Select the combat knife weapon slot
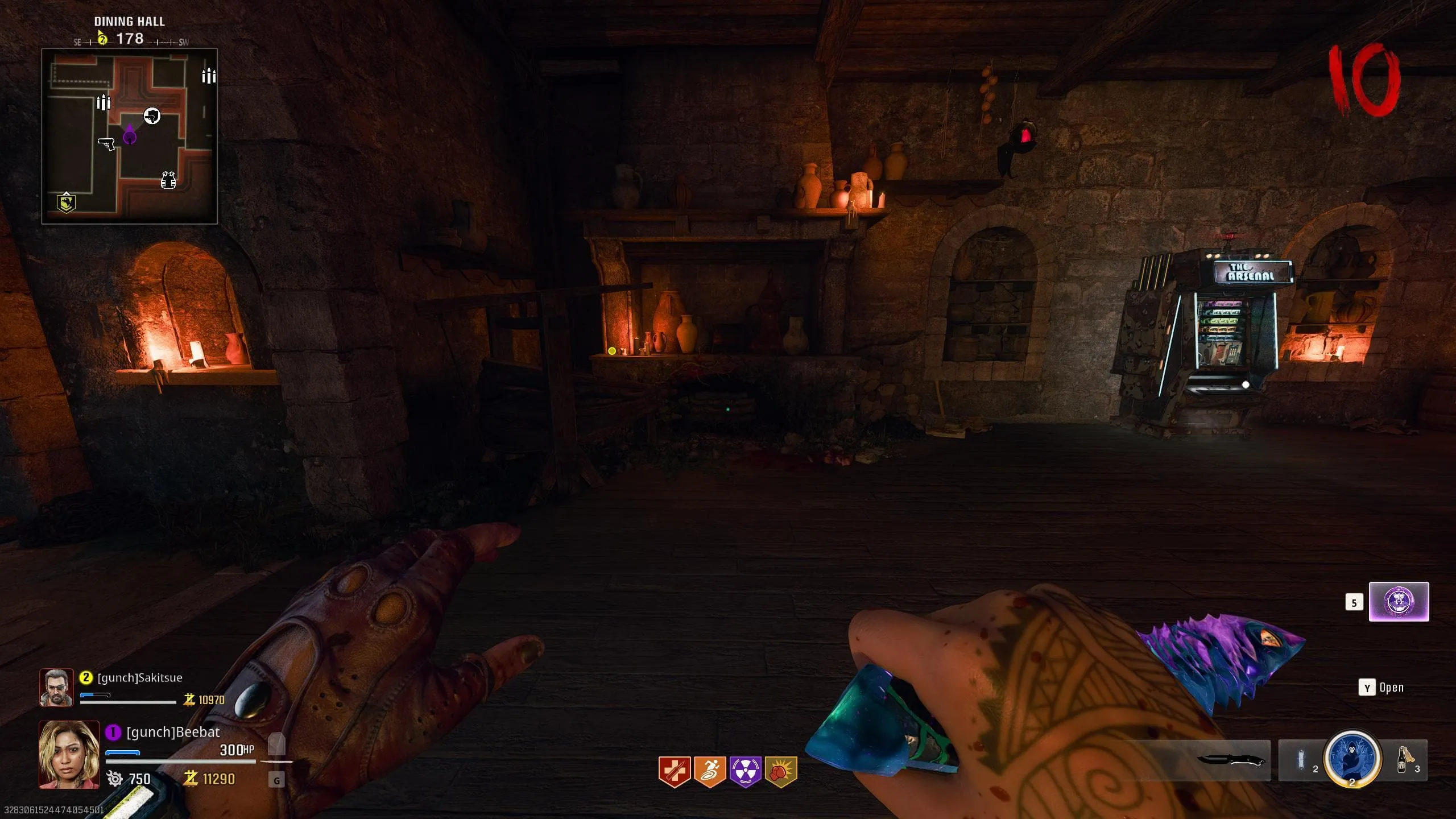 [1230, 760]
